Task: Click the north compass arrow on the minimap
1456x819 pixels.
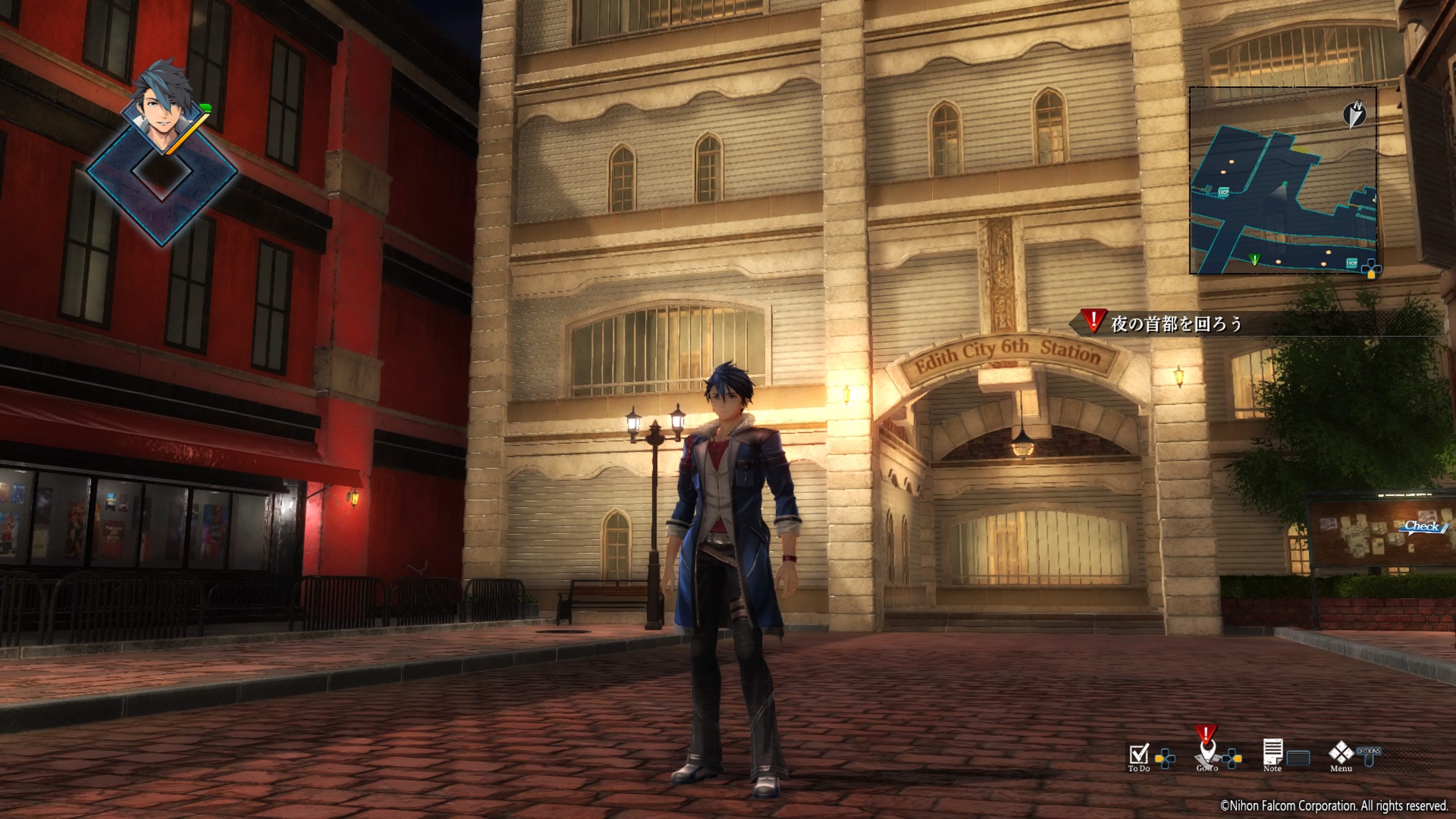Action: [1354, 114]
